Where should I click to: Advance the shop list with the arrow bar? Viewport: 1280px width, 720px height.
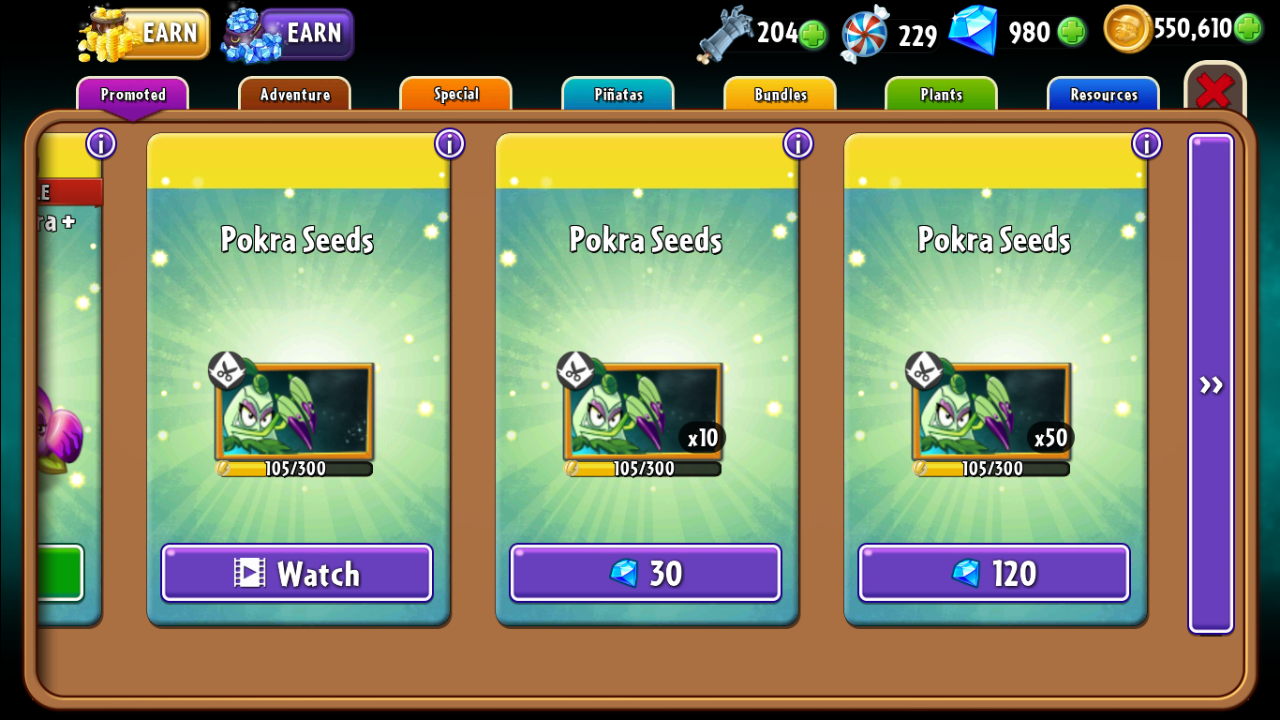(x=1211, y=384)
